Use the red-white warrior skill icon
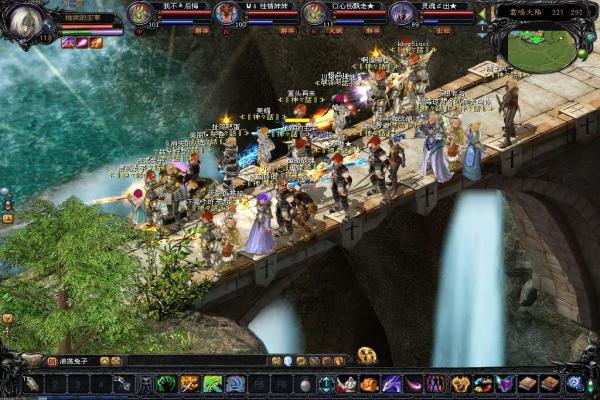 point(347,384)
